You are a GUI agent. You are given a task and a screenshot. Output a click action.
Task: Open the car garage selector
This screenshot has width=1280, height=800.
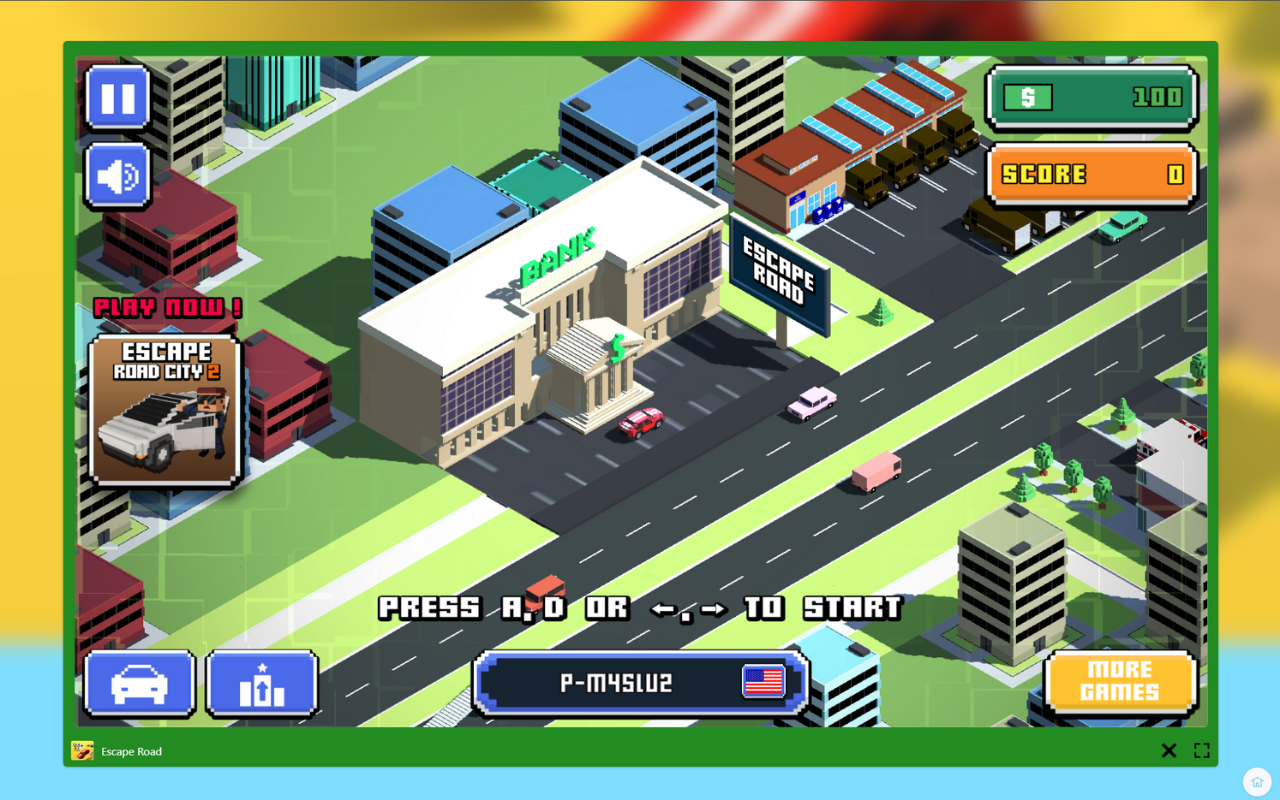[138, 683]
